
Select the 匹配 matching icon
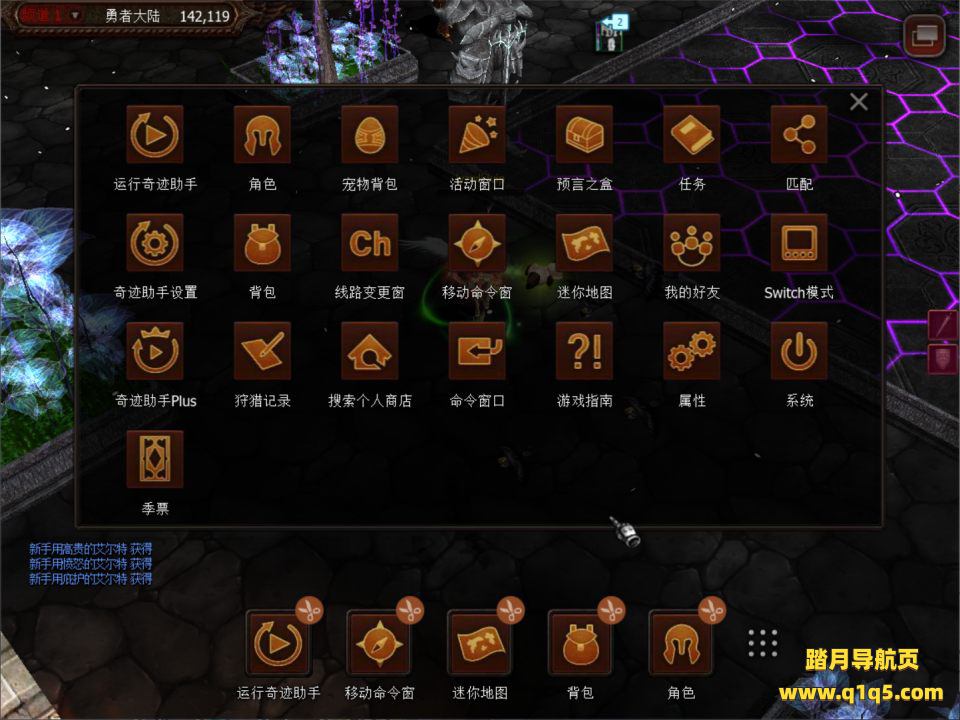799,135
